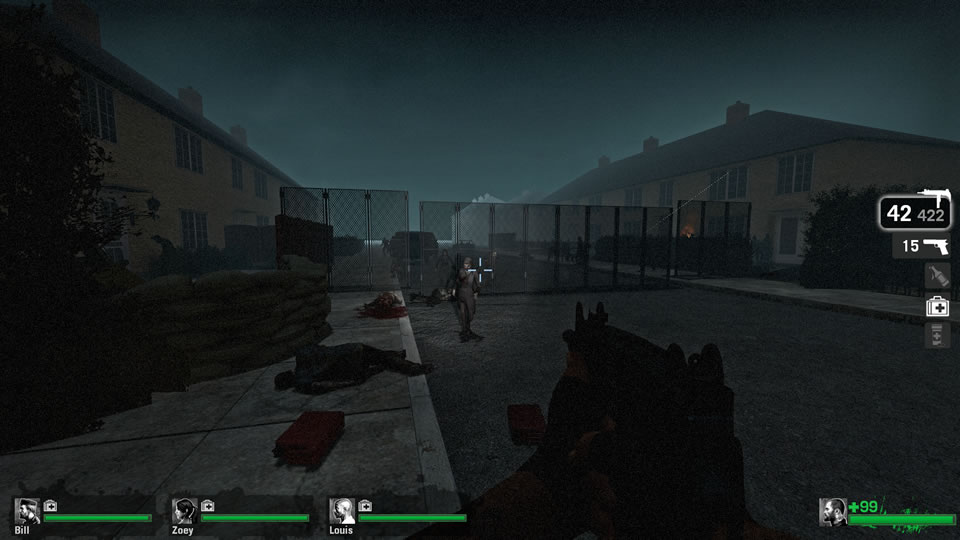The width and height of the screenshot is (960, 540).
Task: Click Louis's teammate portrait
Action: point(342,511)
